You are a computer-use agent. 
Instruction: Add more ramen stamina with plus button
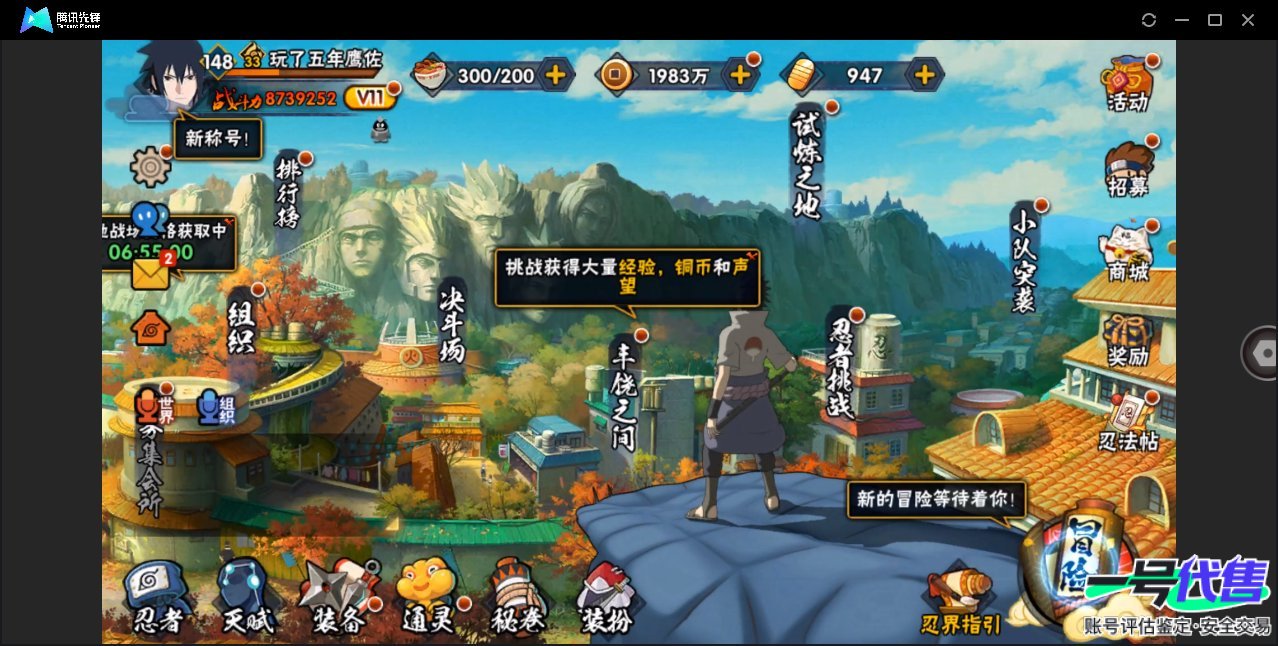click(x=555, y=74)
